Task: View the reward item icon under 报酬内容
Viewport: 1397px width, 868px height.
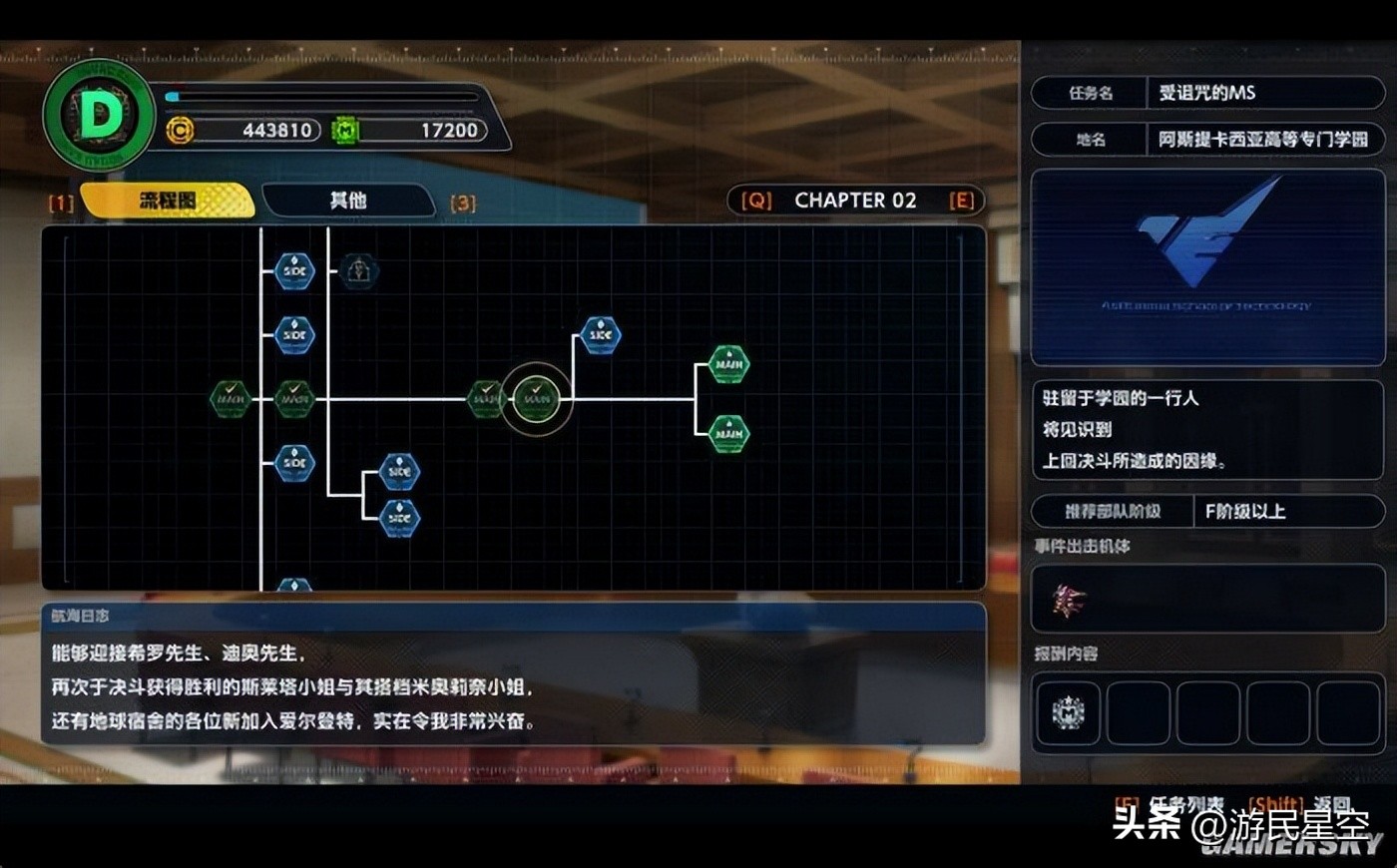Action: point(1068,712)
